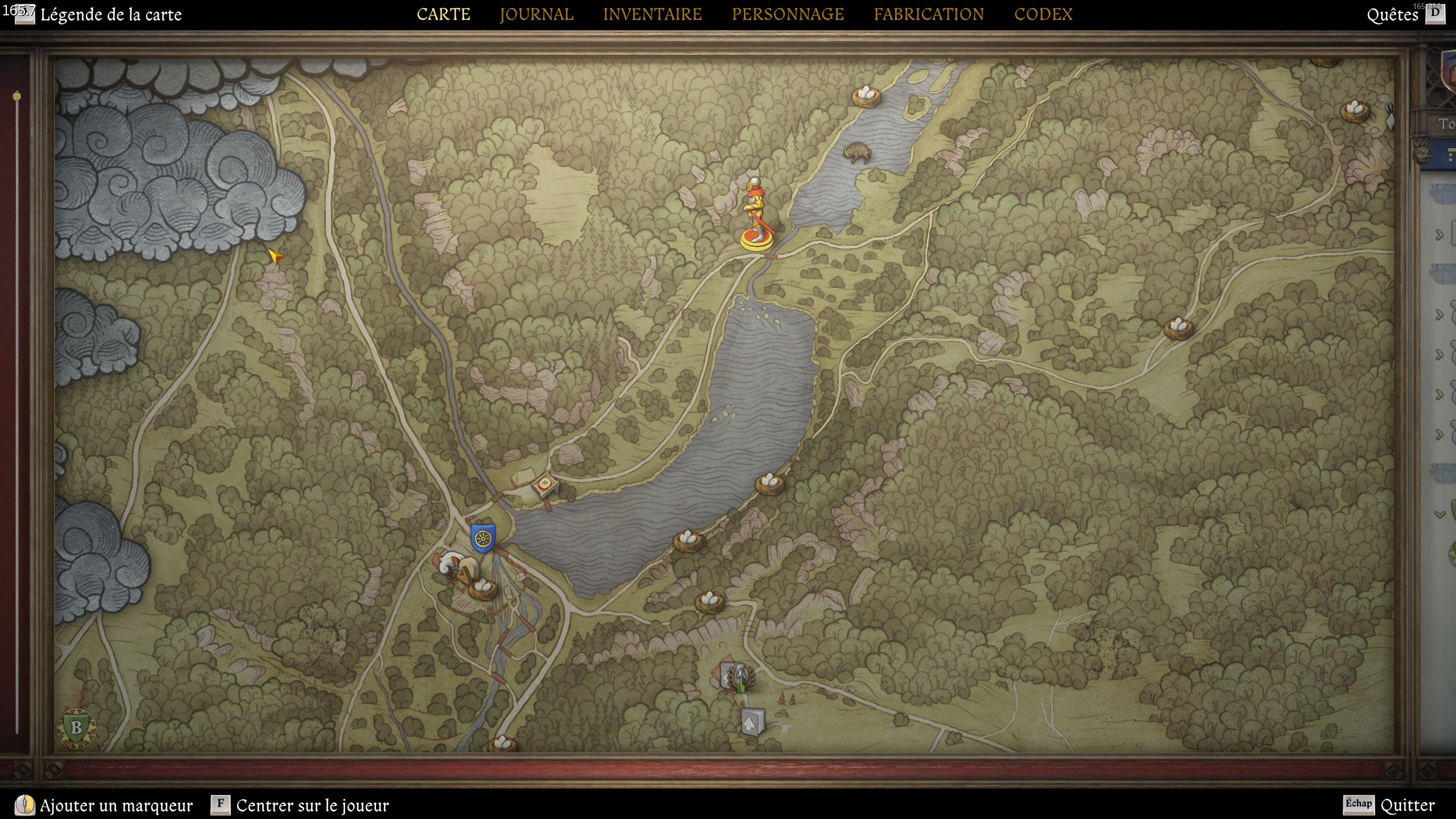Image resolution: width=1456 pixels, height=819 pixels.
Task: Expand the first quest entry in the side panel
Action: point(1438,234)
